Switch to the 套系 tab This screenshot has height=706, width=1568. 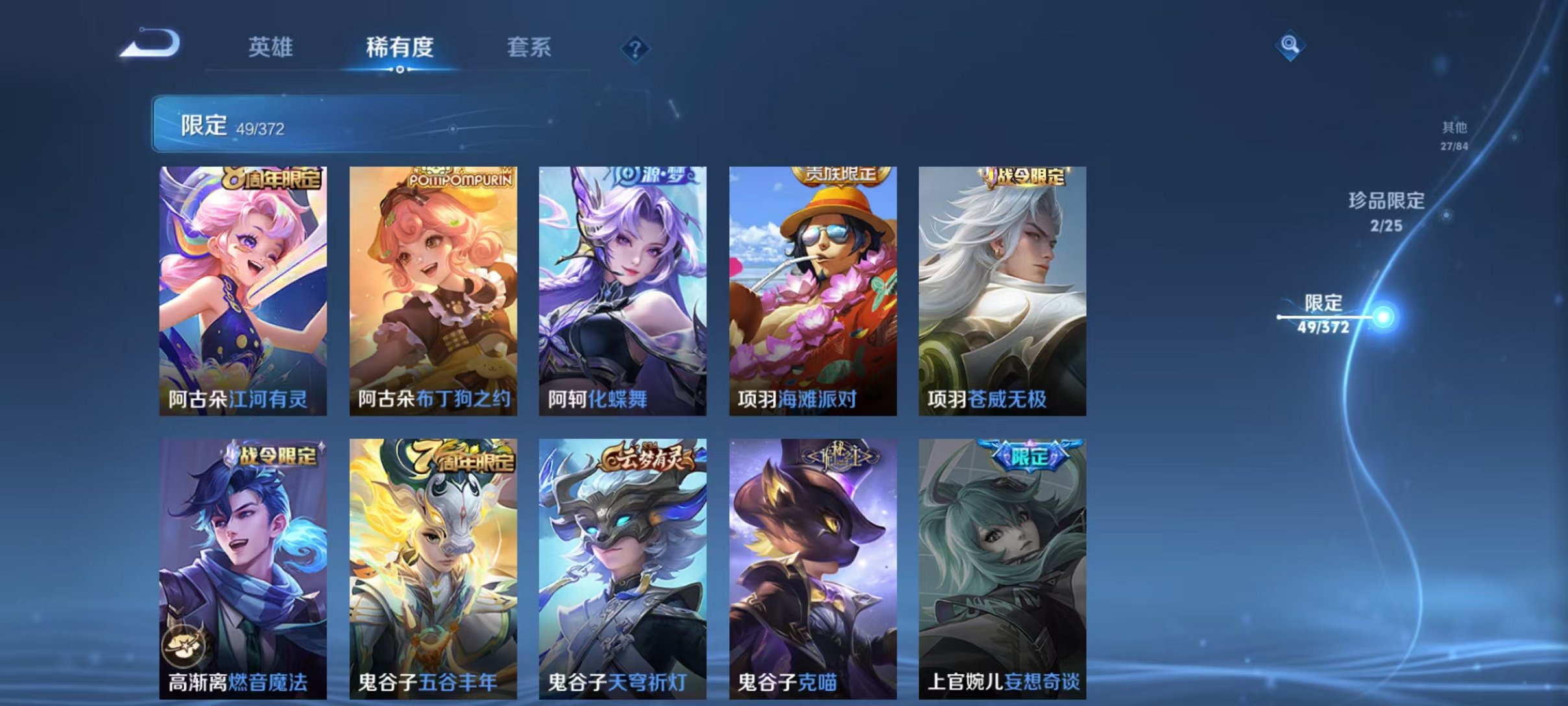(529, 48)
